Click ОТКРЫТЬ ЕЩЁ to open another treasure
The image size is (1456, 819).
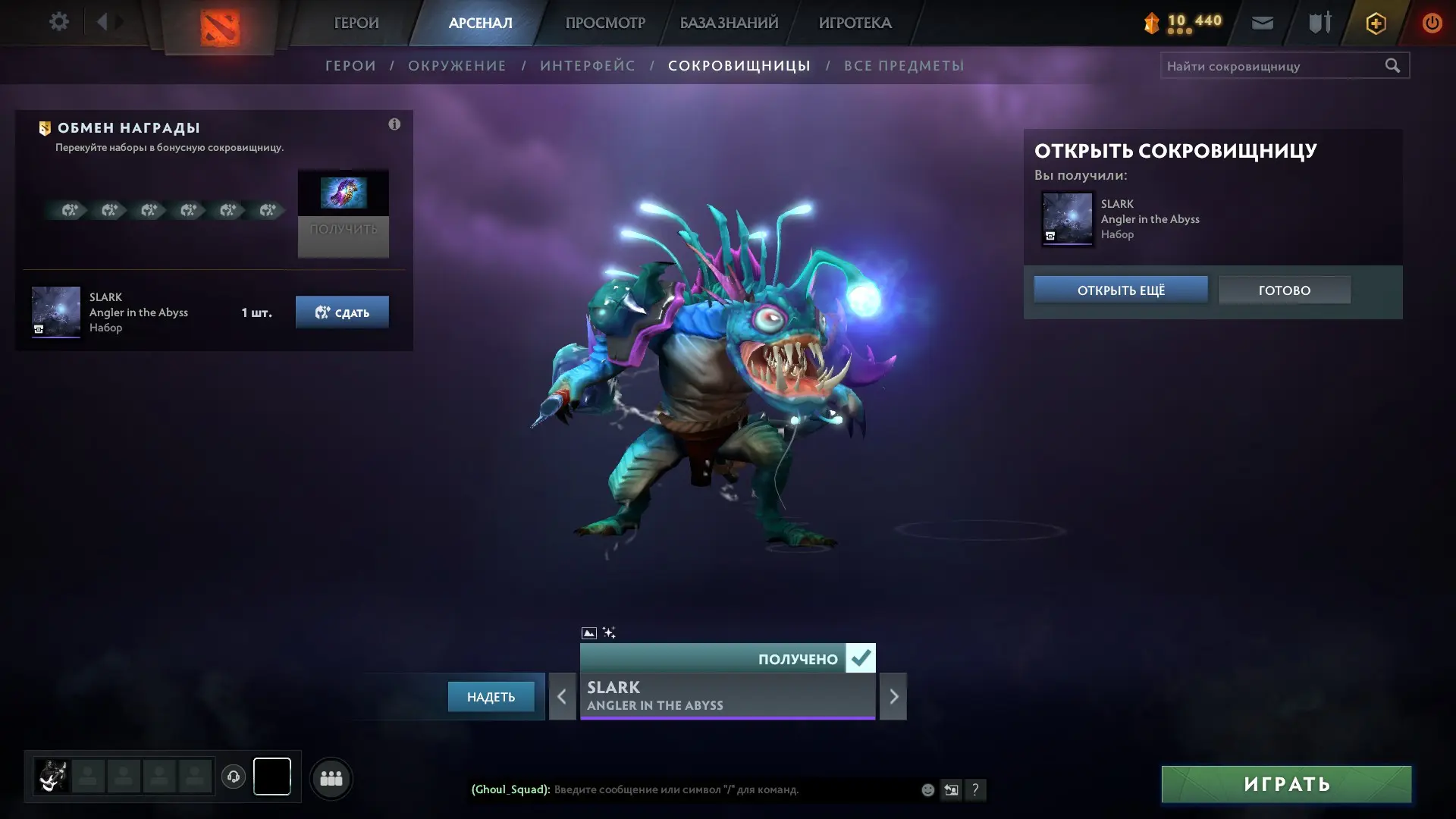1121,290
